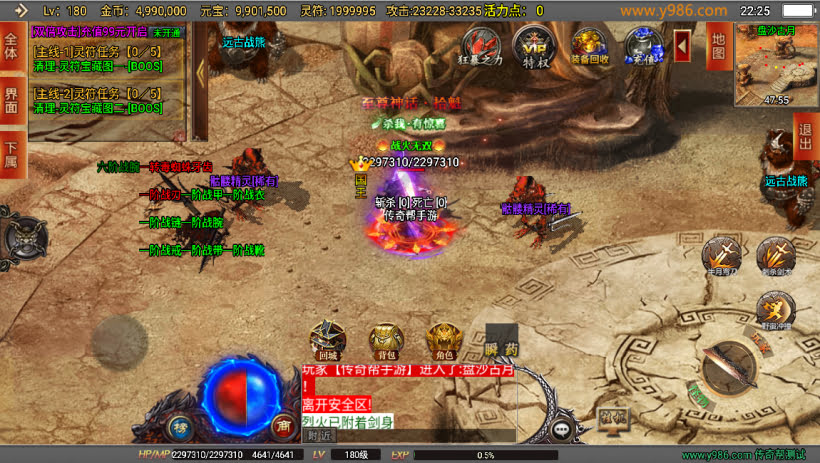Viewport: 820px width, 463px height.
Task: Use the 回城 return-to-town icon
Action: pos(328,340)
